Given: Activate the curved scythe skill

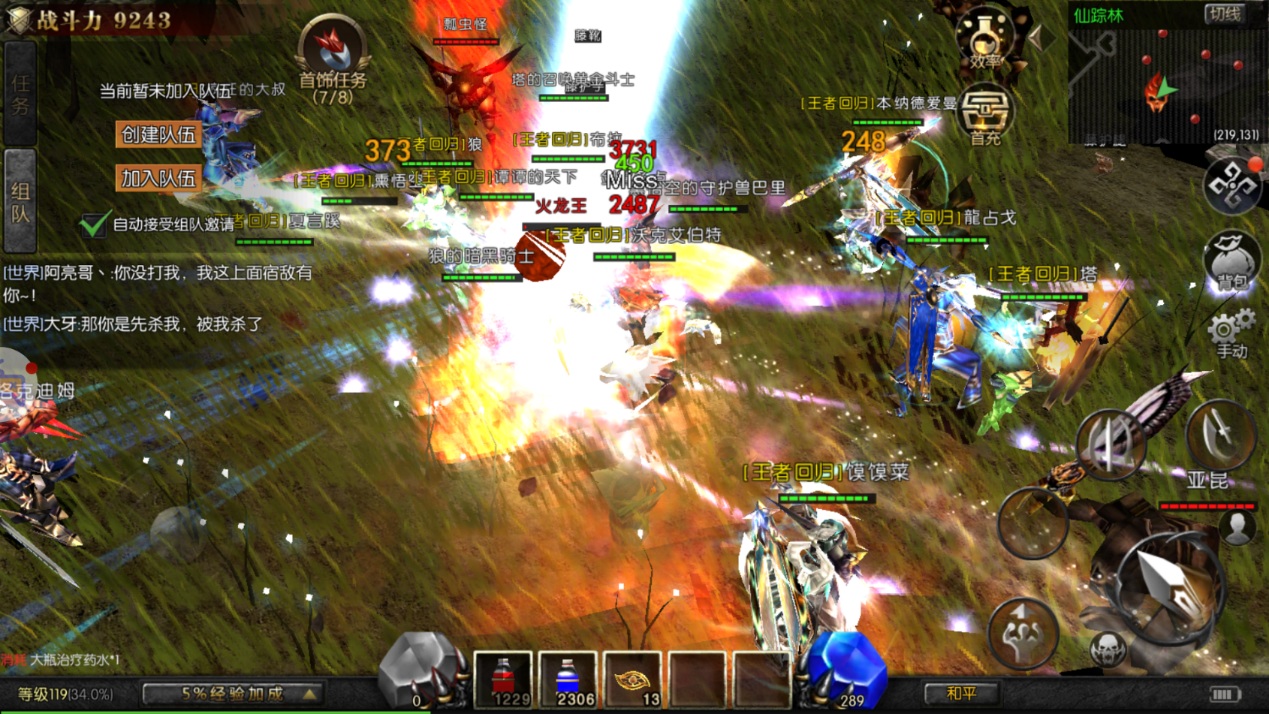Looking at the screenshot, I should [1219, 433].
